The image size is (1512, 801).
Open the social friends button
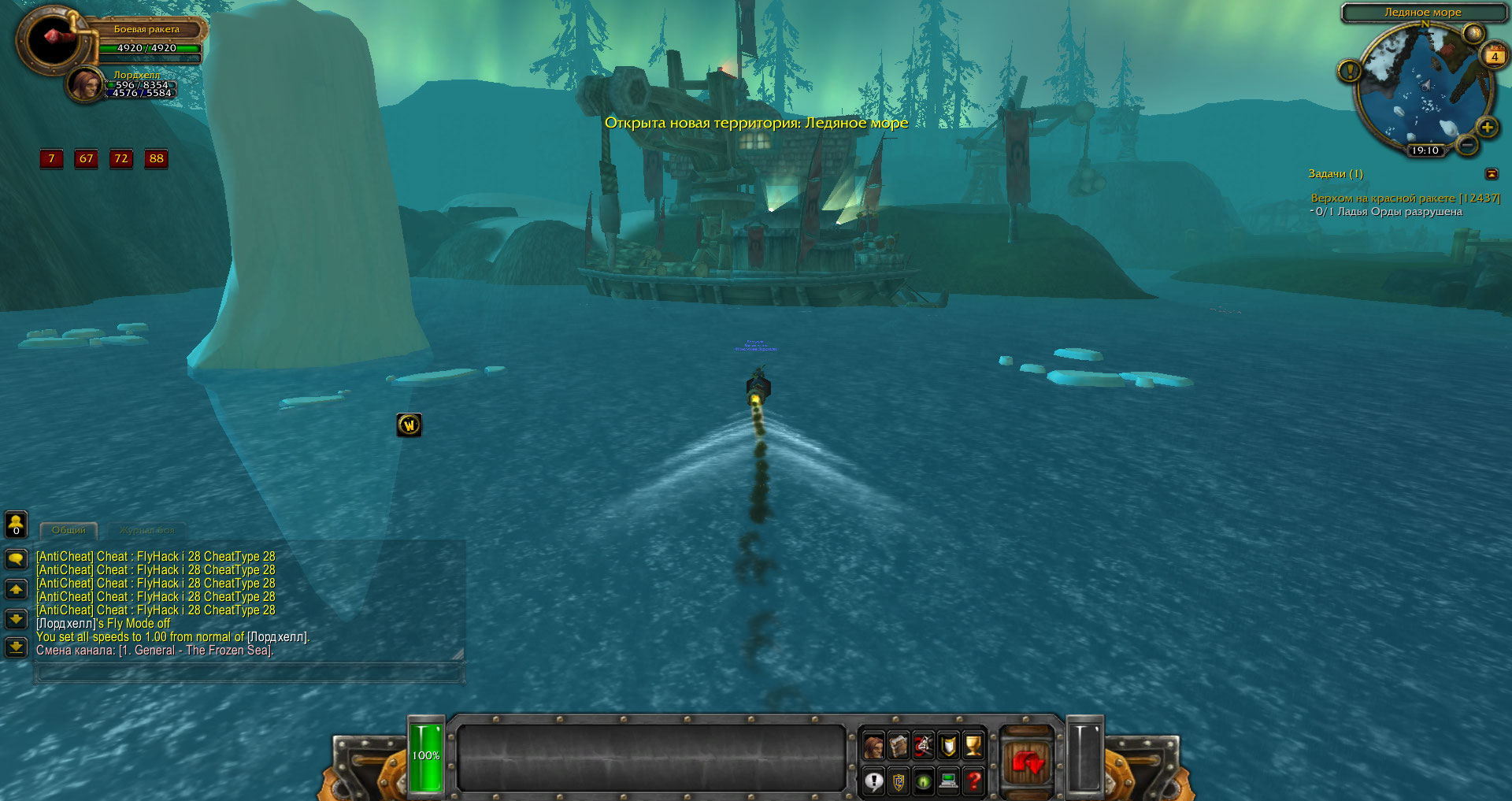click(16, 524)
